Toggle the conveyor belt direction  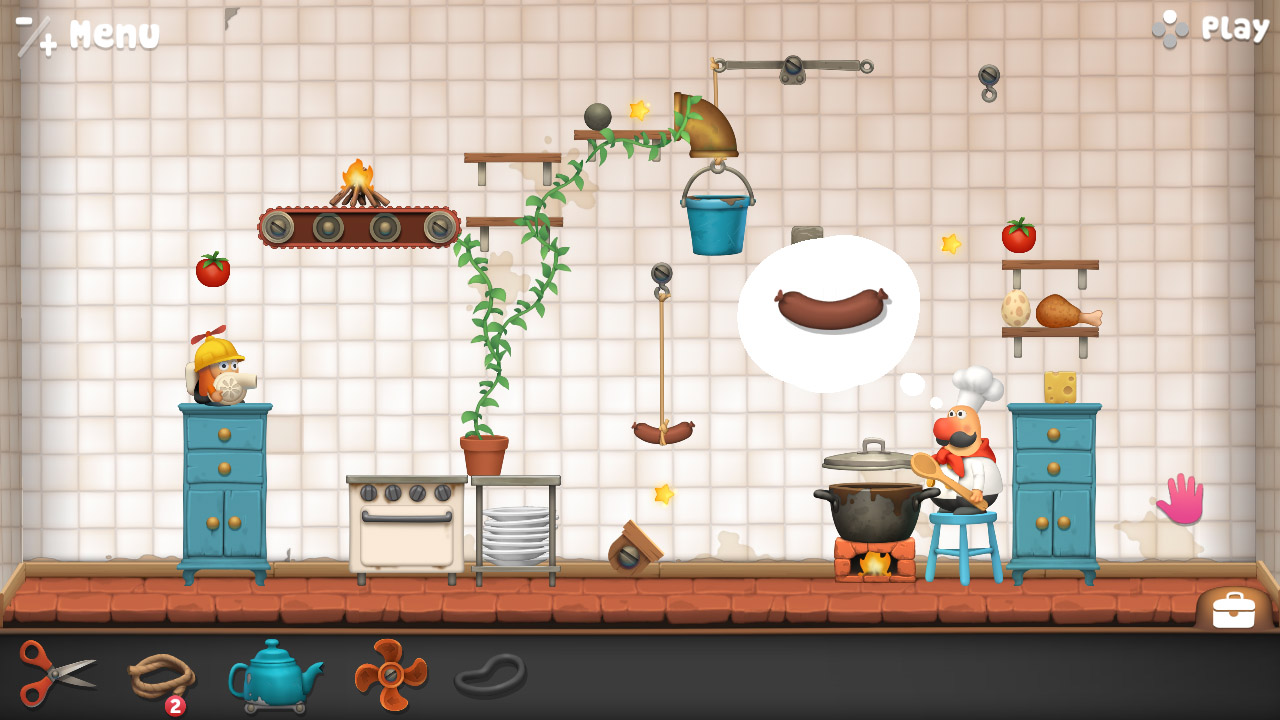click(360, 228)
